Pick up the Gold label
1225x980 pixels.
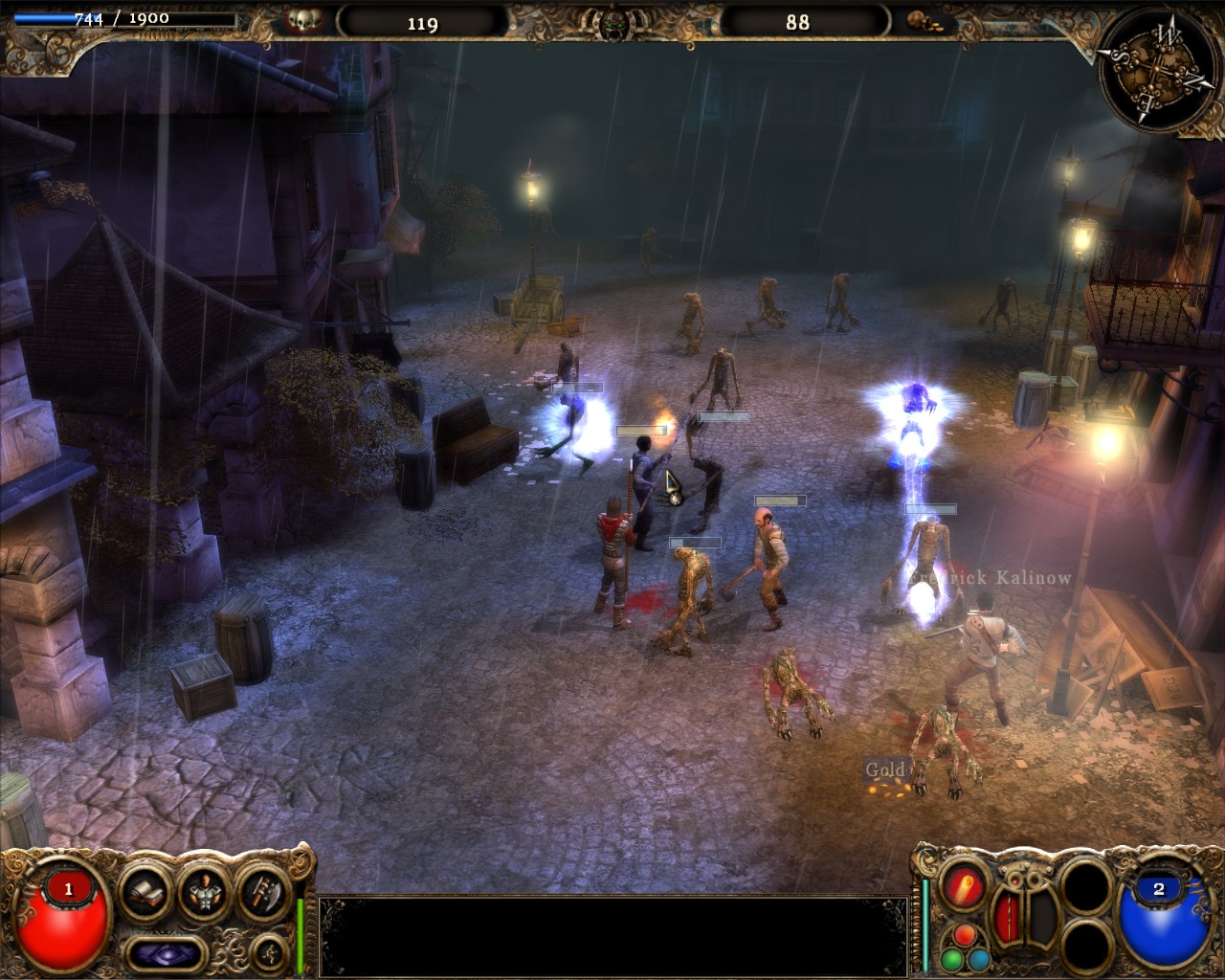pos(885,769)
